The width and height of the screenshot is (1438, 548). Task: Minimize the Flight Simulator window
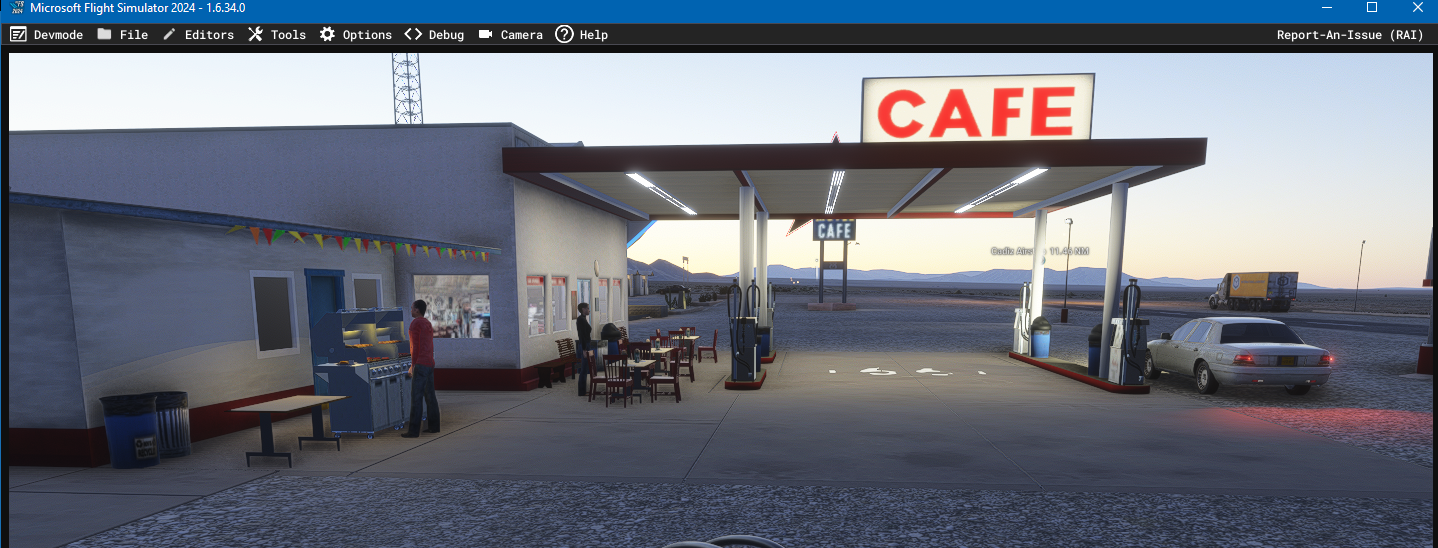1326,8
